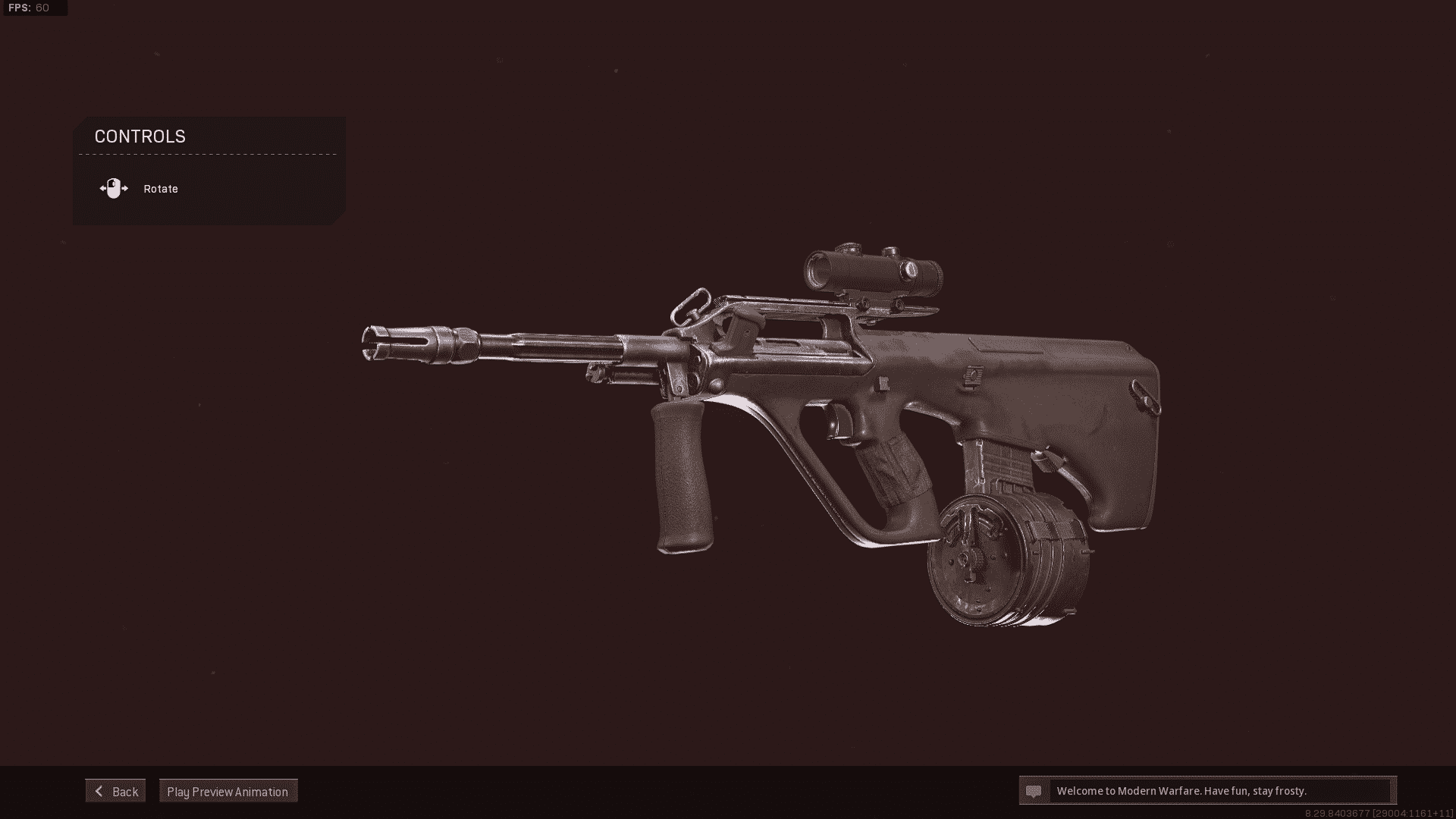The width and height of the screenshot is (1456, 819).
Task: Select the scope mounted on the weapon
Action: tap(872, 269)
